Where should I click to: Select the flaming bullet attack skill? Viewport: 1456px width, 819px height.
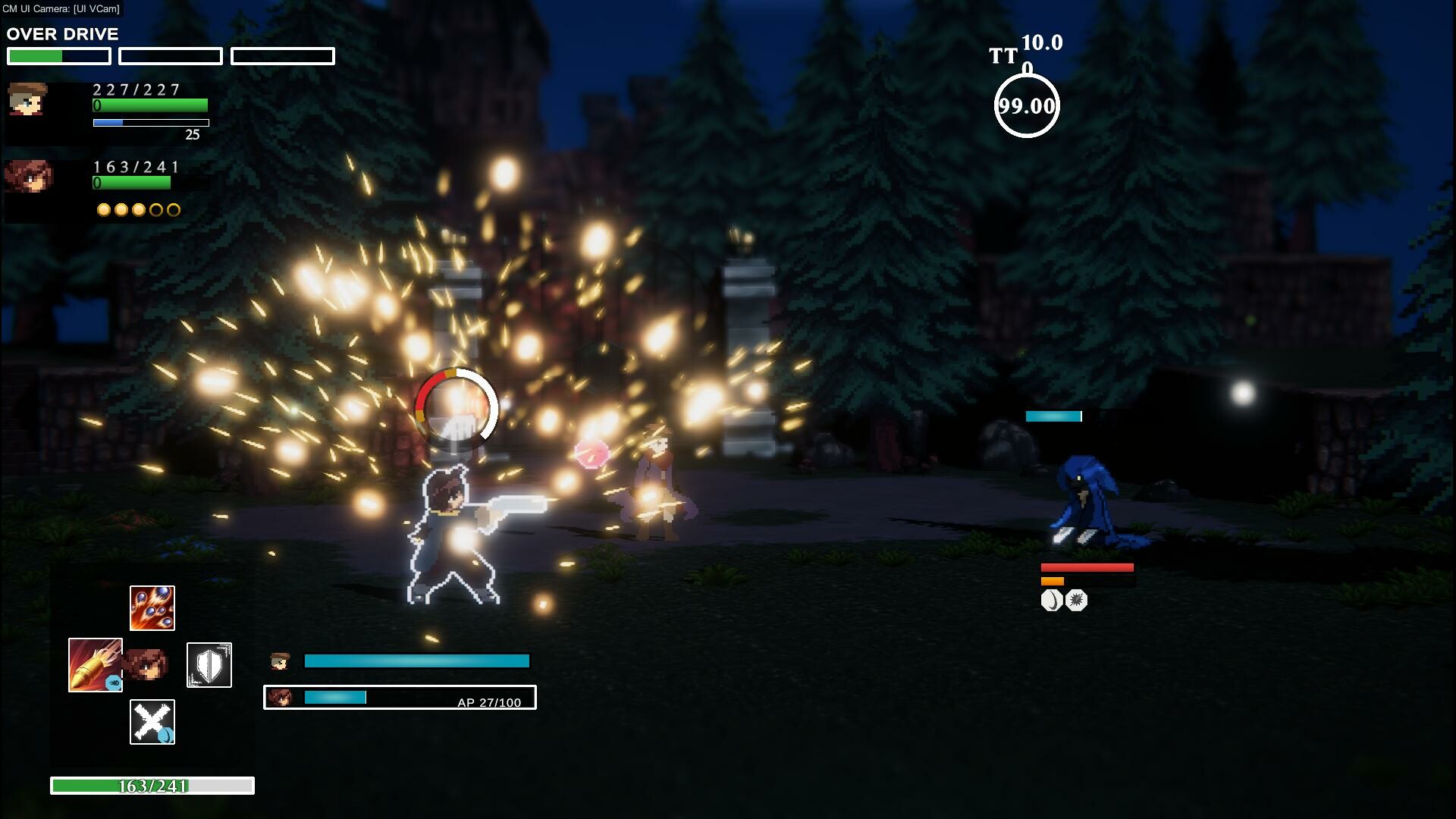(x=94, y=664)
